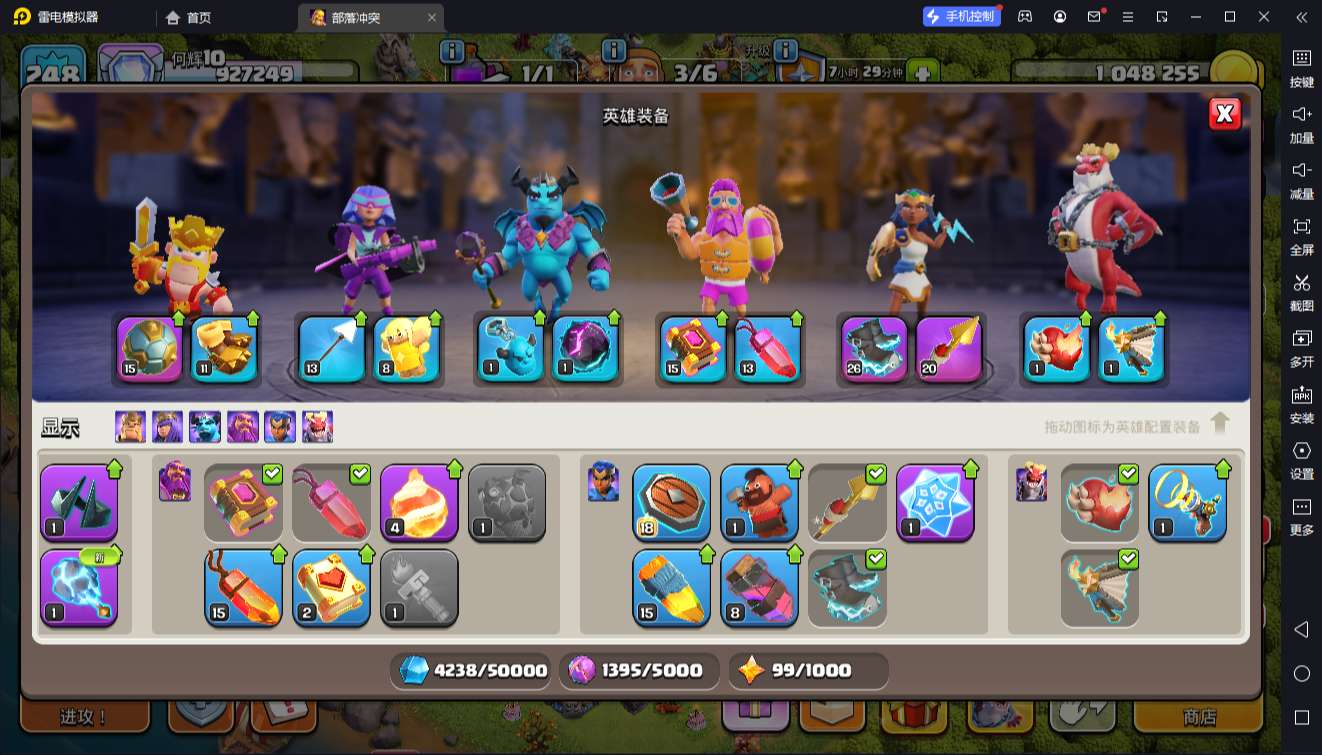Toggle the Royal Champion display filter
Viewport: 1322px width, 755px height.
pyautogui.click(x=280, y=427)
